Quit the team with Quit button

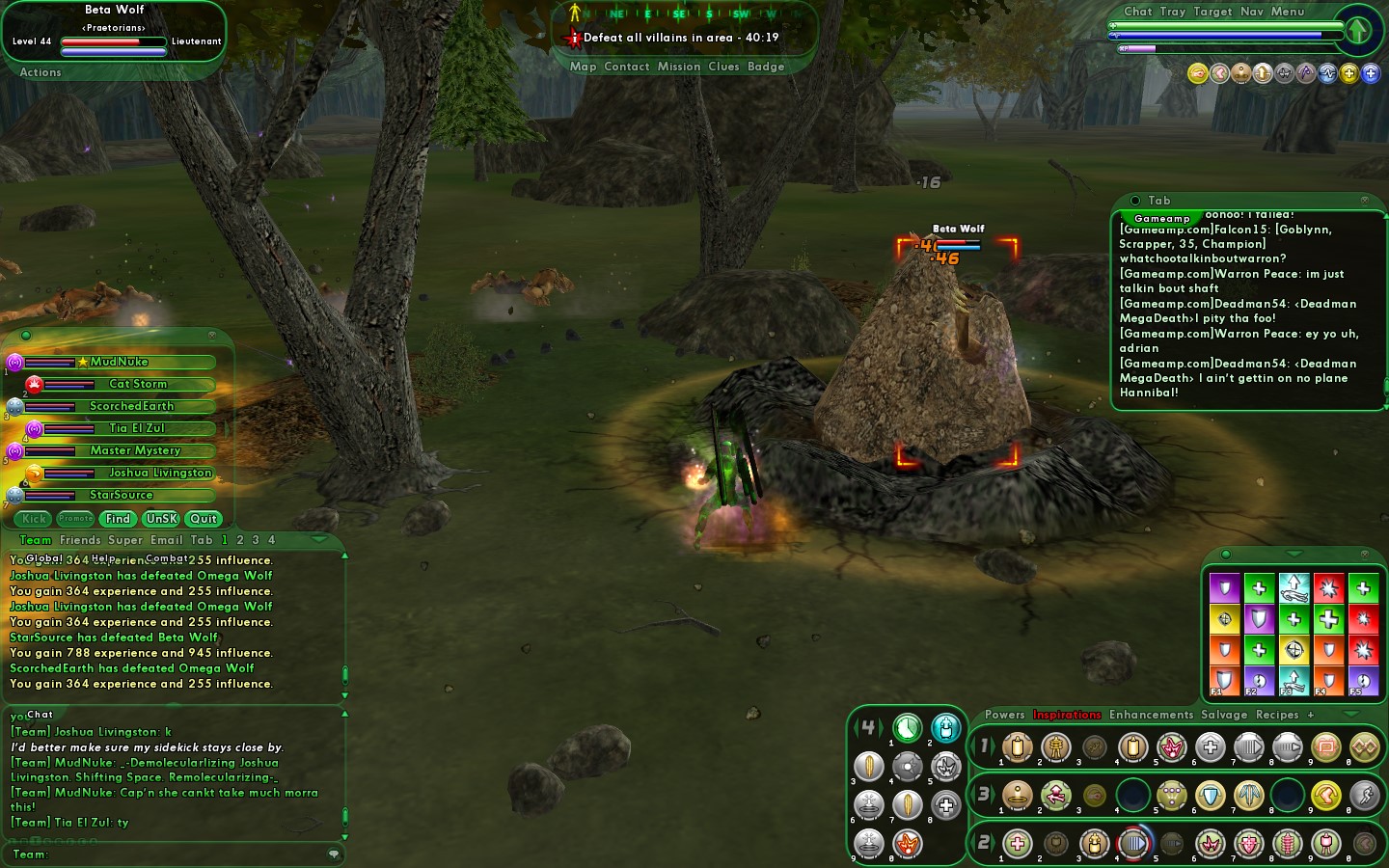tap(204, 519)
